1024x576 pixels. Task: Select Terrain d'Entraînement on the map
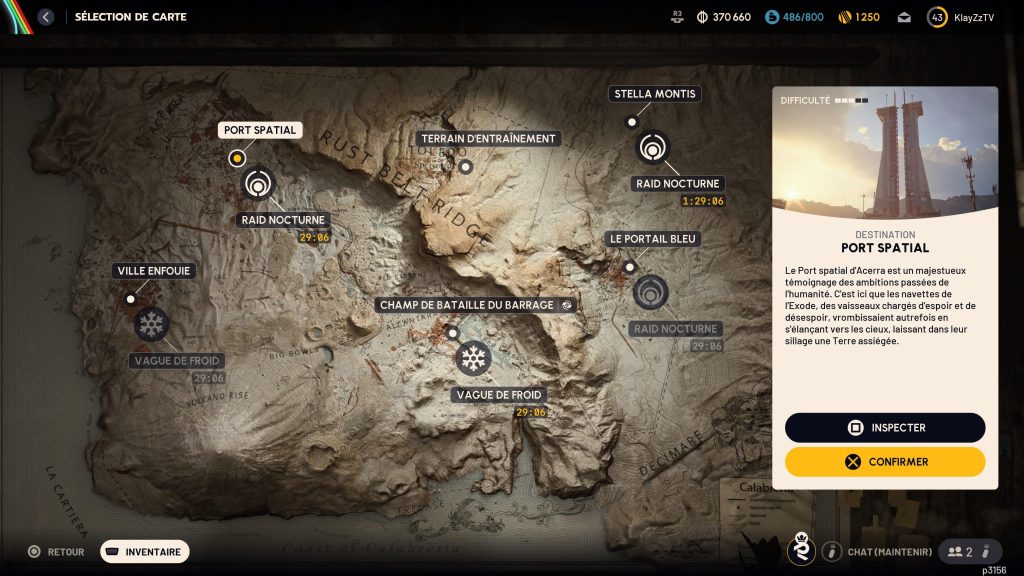click(x=465, y=166)
